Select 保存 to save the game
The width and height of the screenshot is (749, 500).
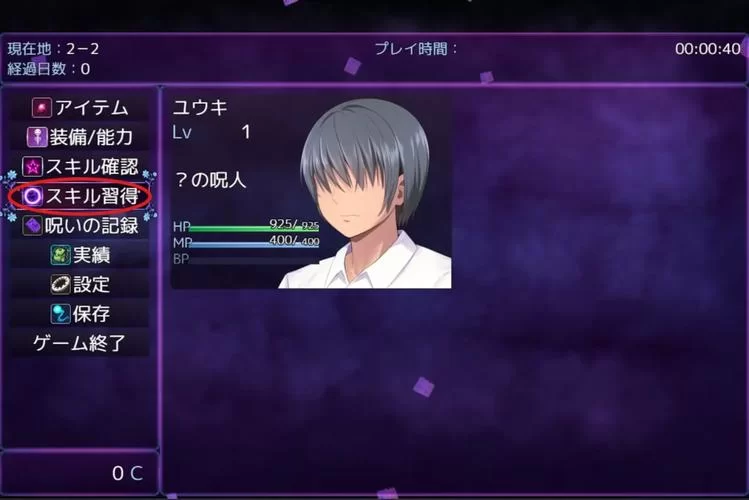pos(80,314)
